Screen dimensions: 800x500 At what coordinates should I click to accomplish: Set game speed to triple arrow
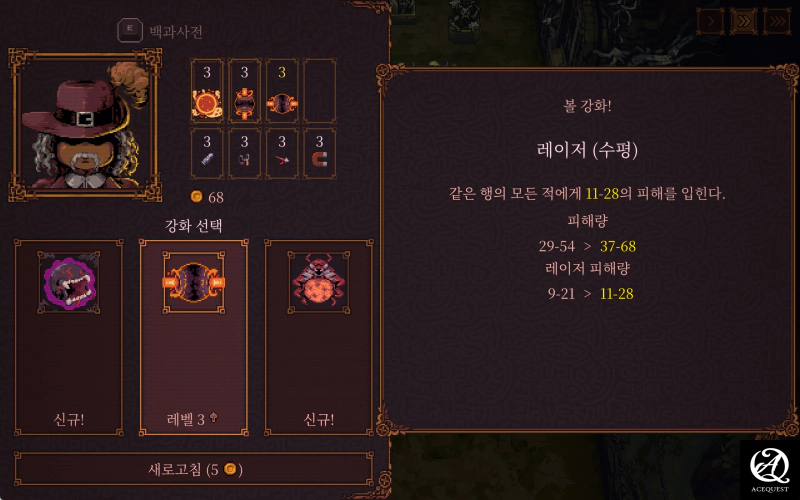click(x=776, y=20)
